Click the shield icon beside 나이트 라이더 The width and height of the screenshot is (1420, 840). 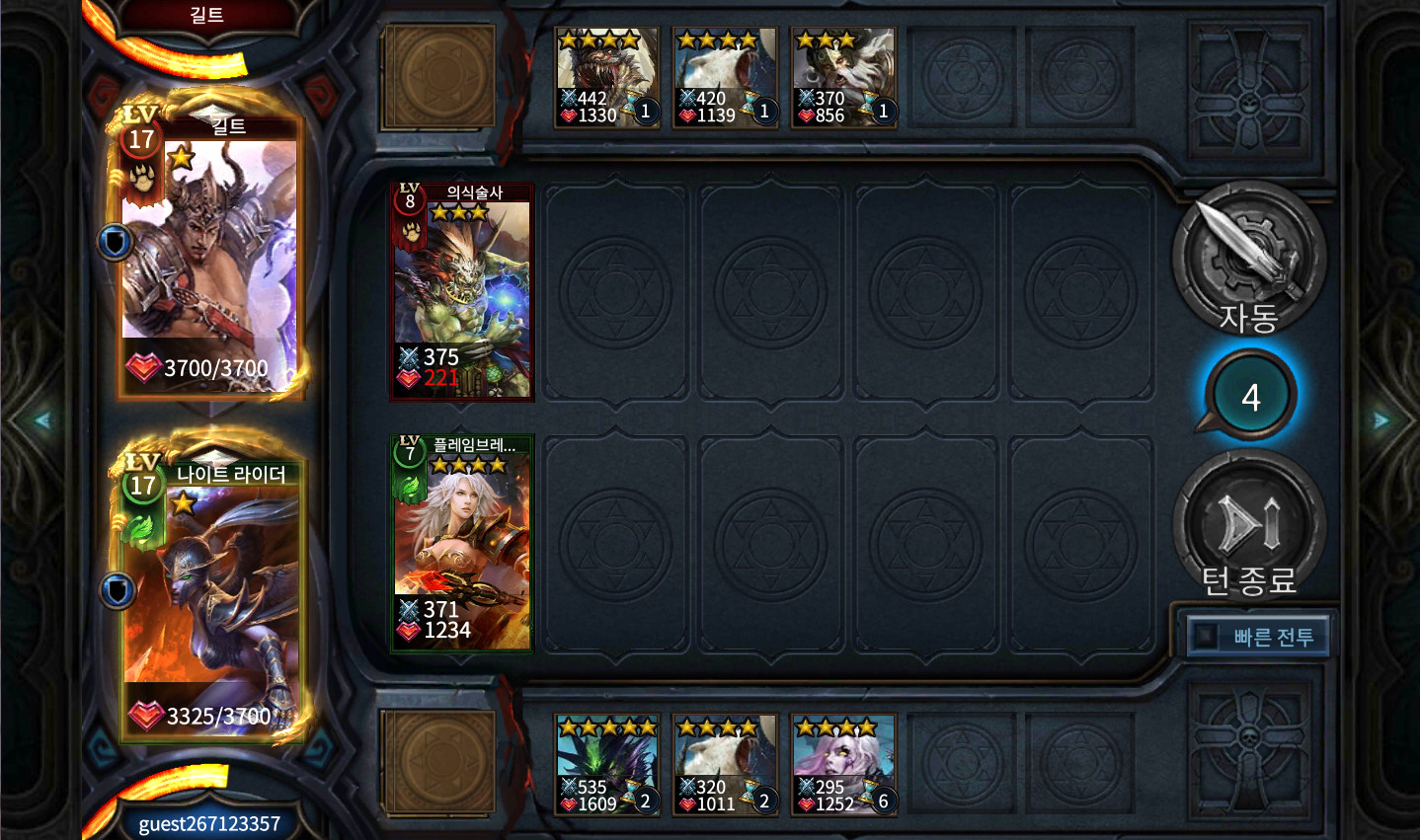(x=118, y=590)
